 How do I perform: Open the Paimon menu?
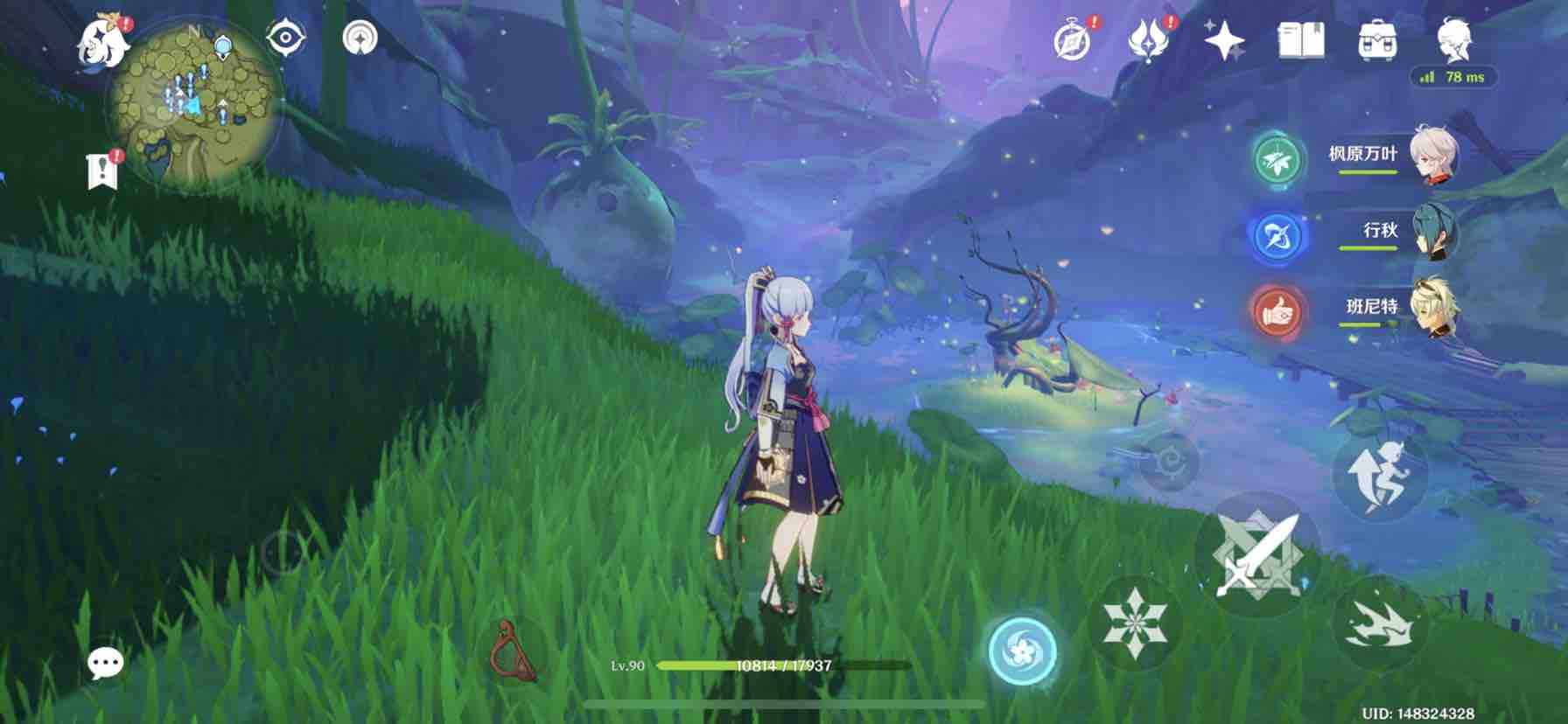tap(103, 41)
